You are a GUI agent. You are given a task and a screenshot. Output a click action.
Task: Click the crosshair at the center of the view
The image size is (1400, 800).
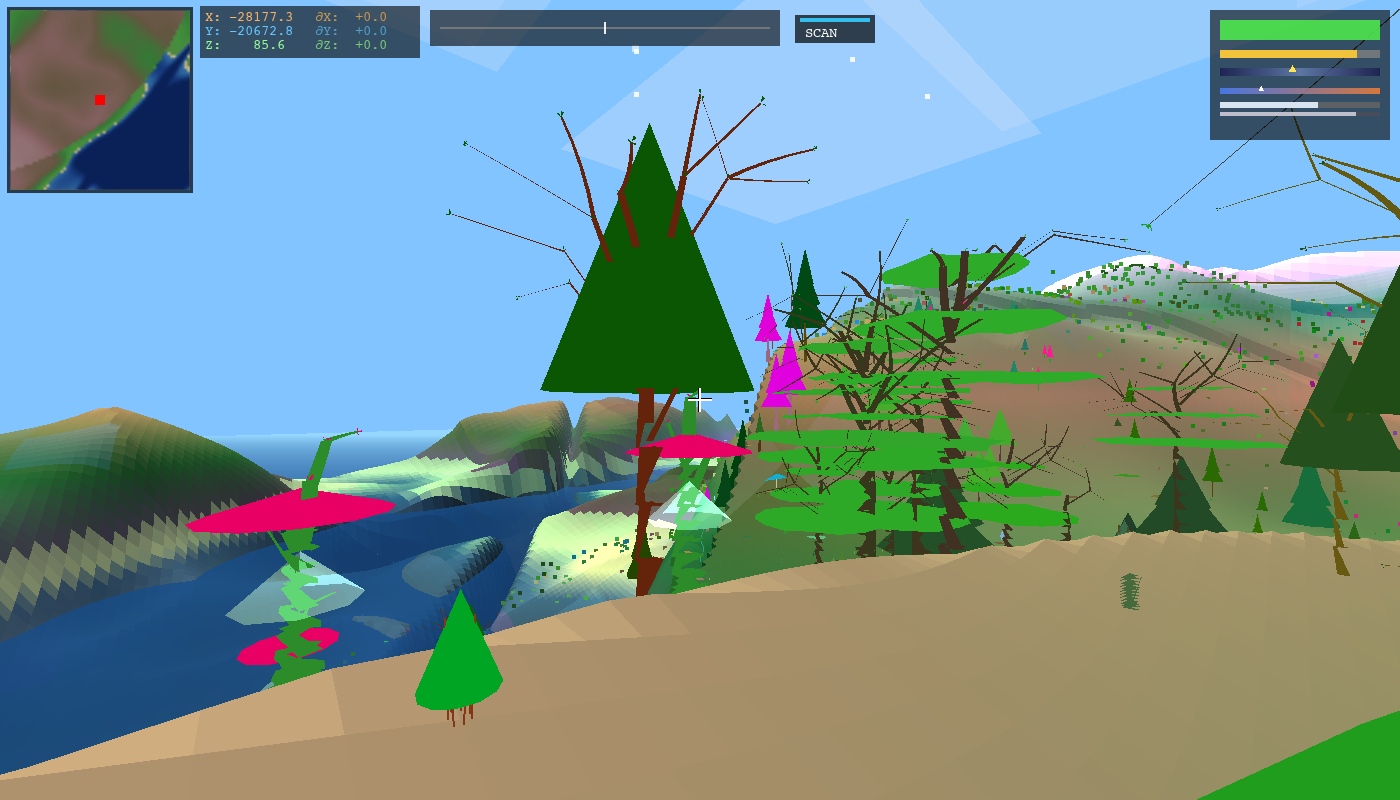pyautogui.click(x=699, y=398)
